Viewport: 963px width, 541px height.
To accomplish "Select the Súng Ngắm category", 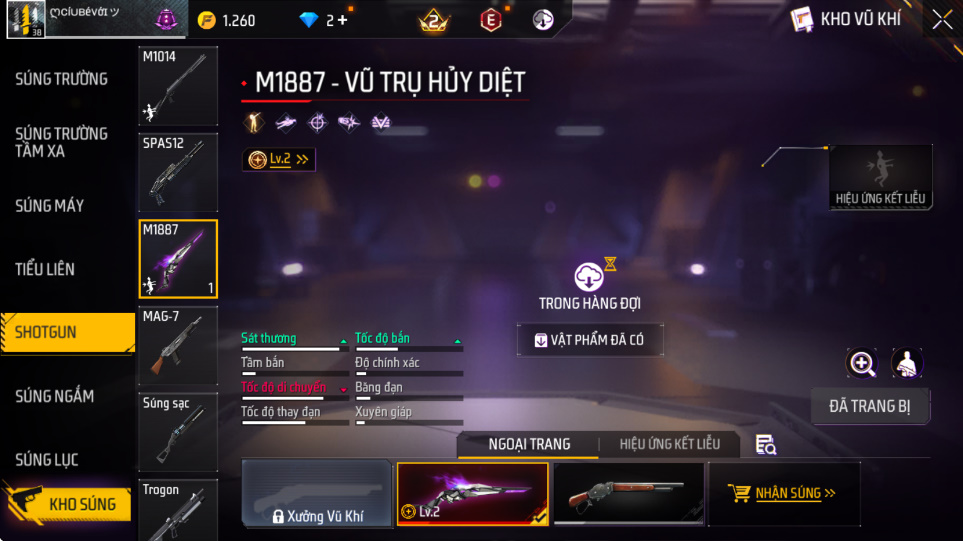I will click(x=55, y=396).
